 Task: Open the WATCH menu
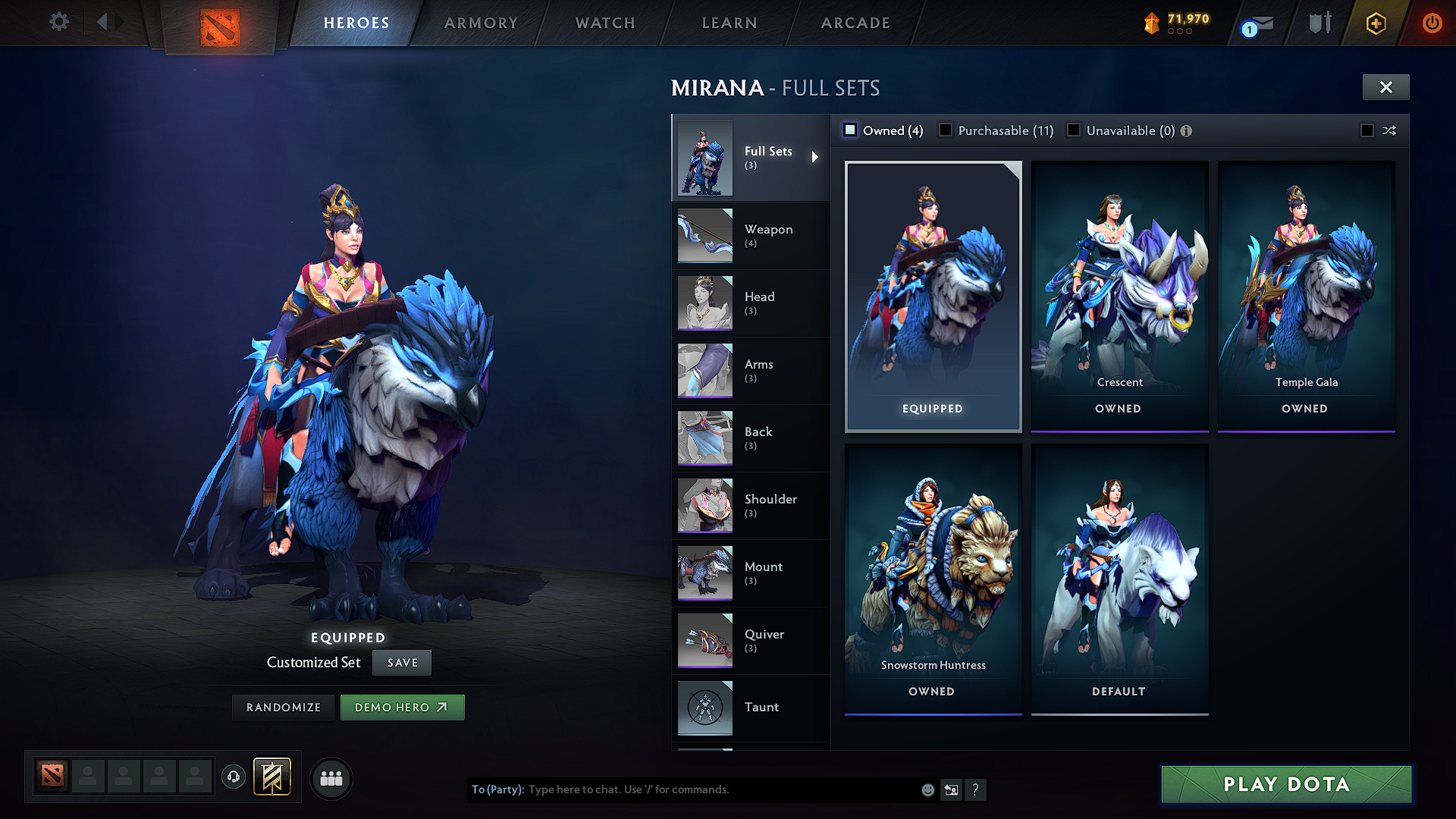click(x=604, y=23)
